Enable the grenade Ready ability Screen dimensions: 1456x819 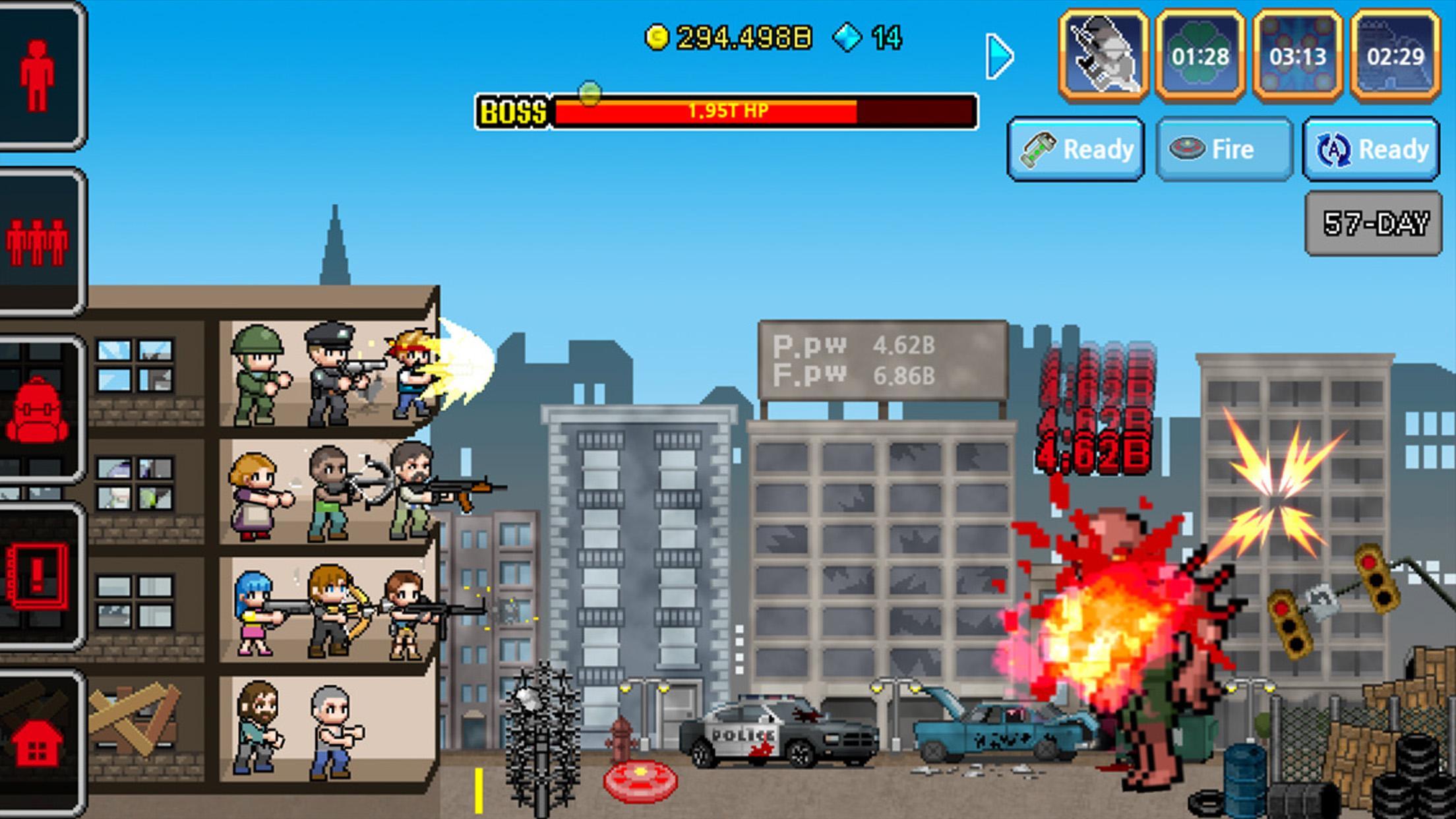click(x=1076, y=150)
